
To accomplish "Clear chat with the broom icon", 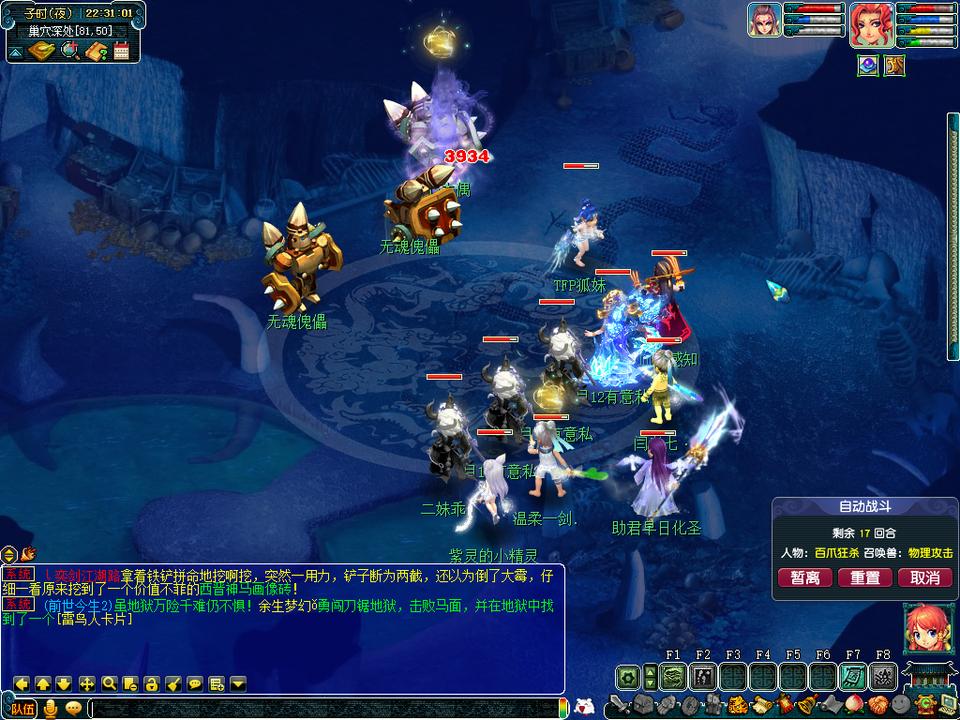I will point(173,684).
